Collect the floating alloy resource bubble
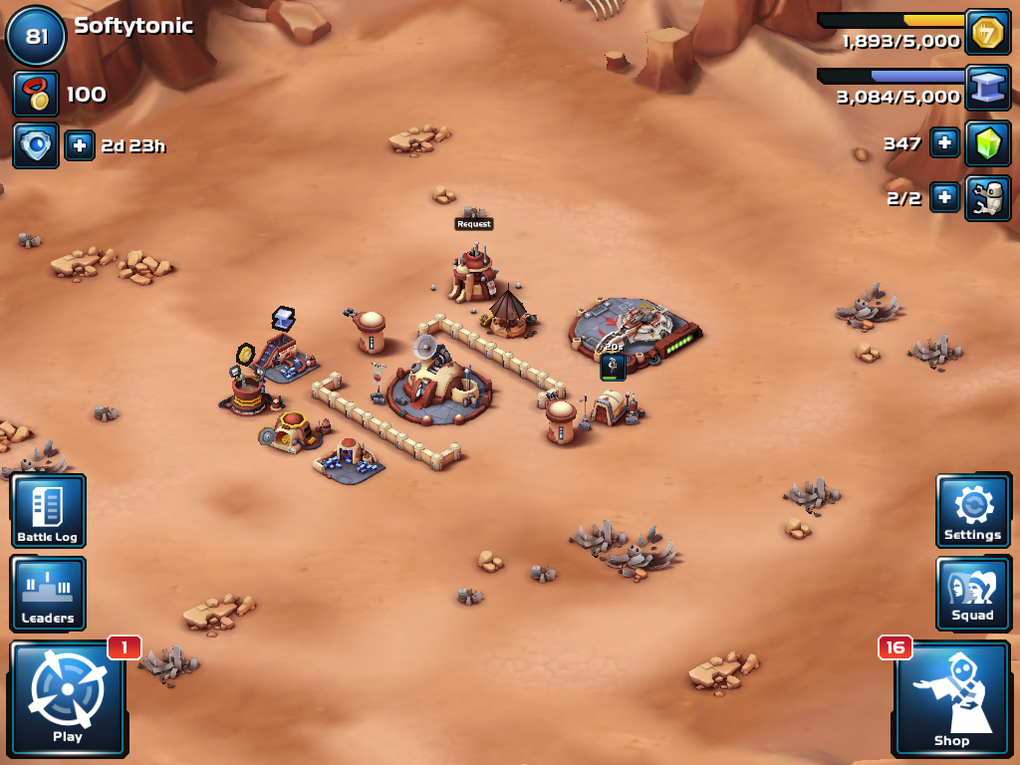Screen dimensions: 1020x765 [284, 318]
